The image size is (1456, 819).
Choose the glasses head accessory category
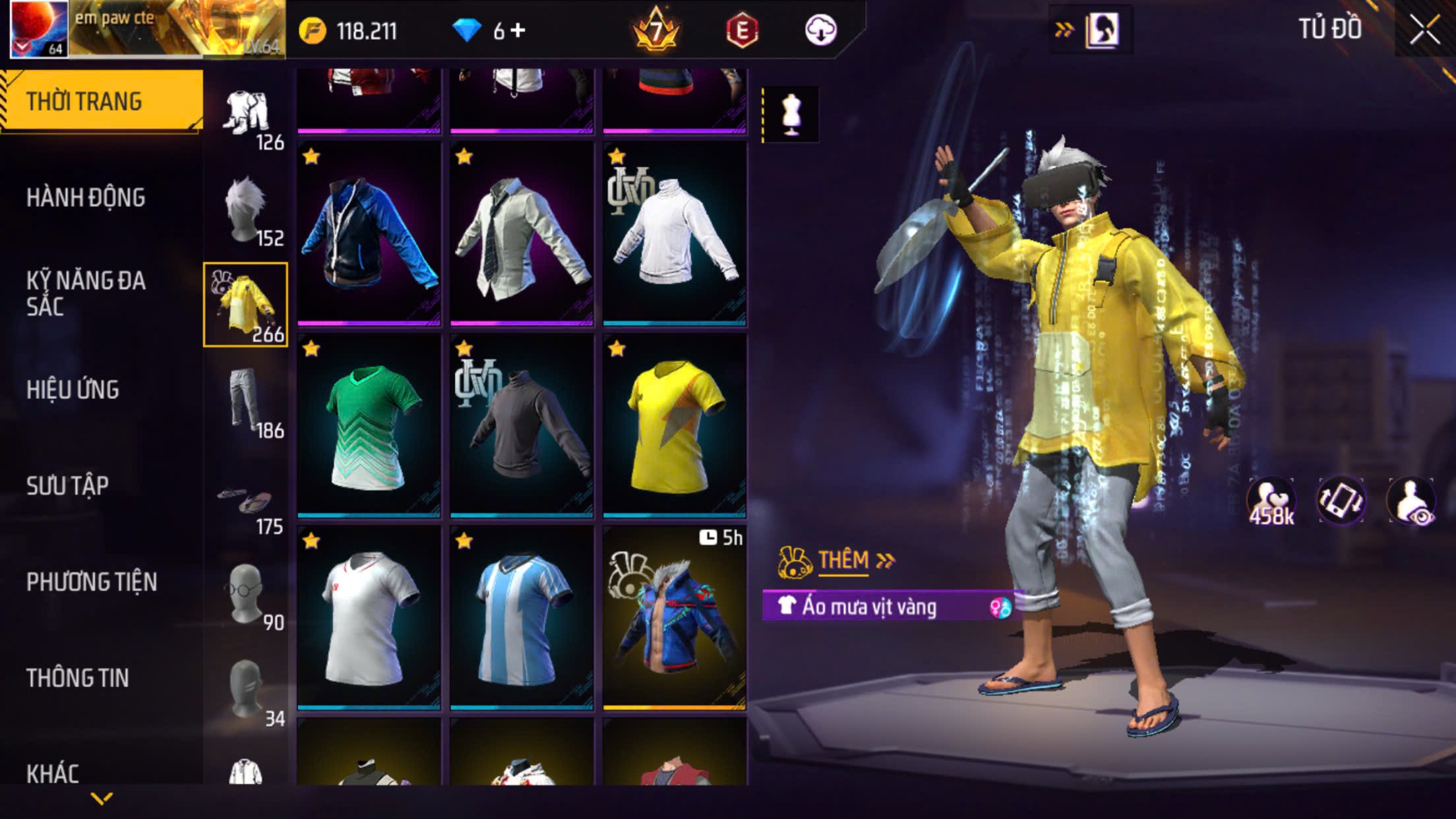tap(246, 593)
